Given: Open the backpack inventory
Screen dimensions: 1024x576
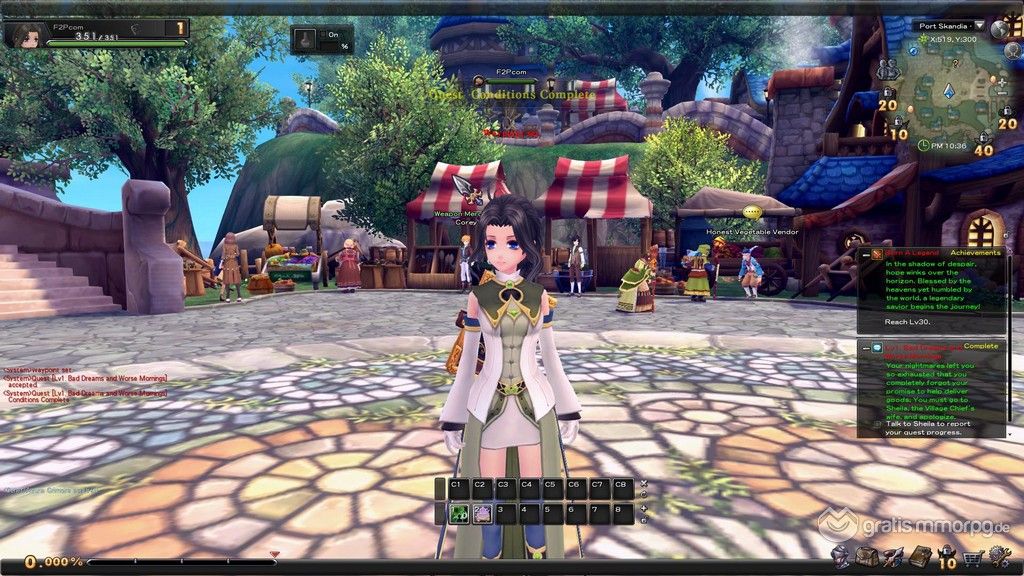Looking at the screenshot, I should point(866,556).
